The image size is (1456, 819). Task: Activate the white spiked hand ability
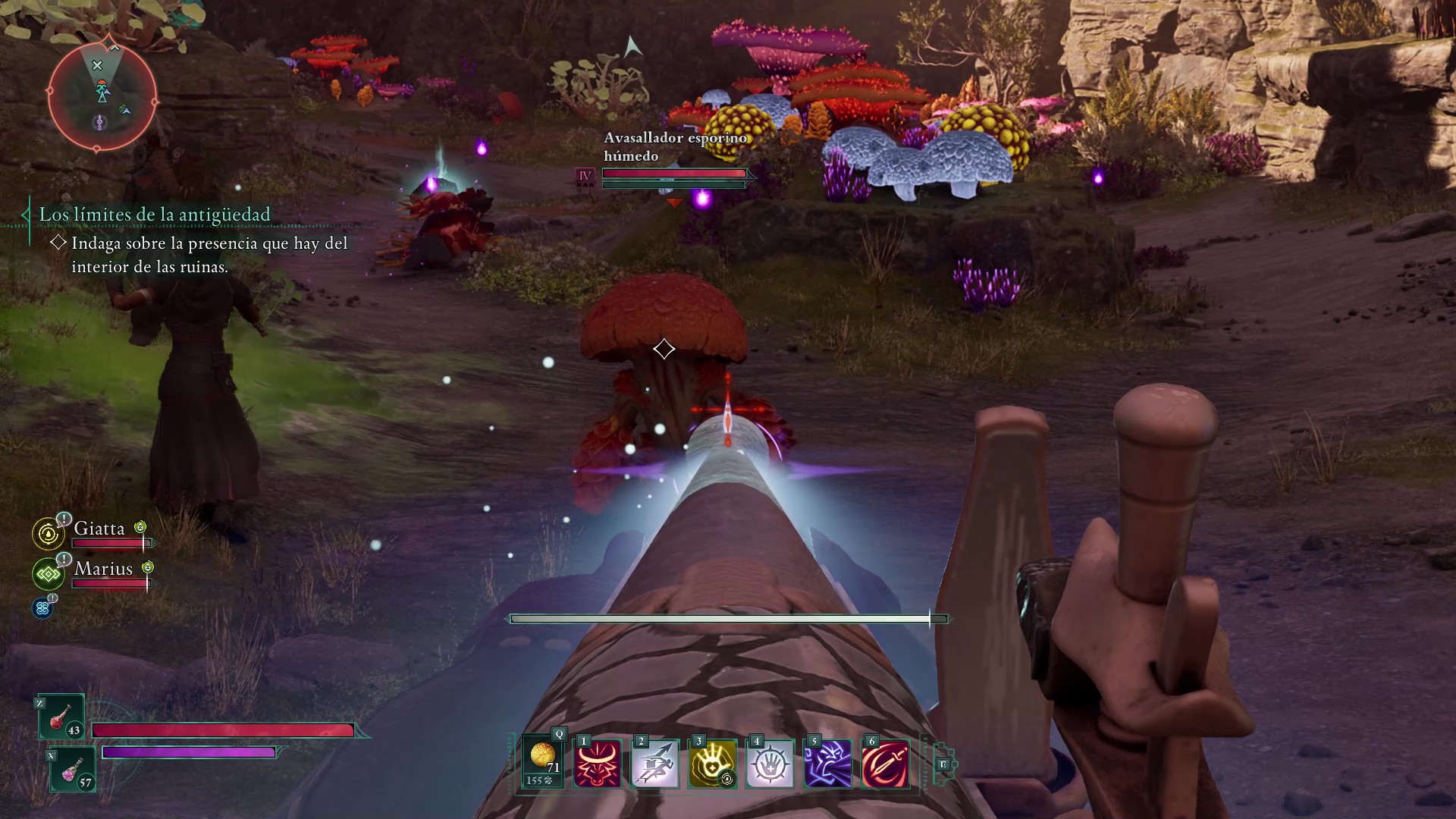coord(770,764)
